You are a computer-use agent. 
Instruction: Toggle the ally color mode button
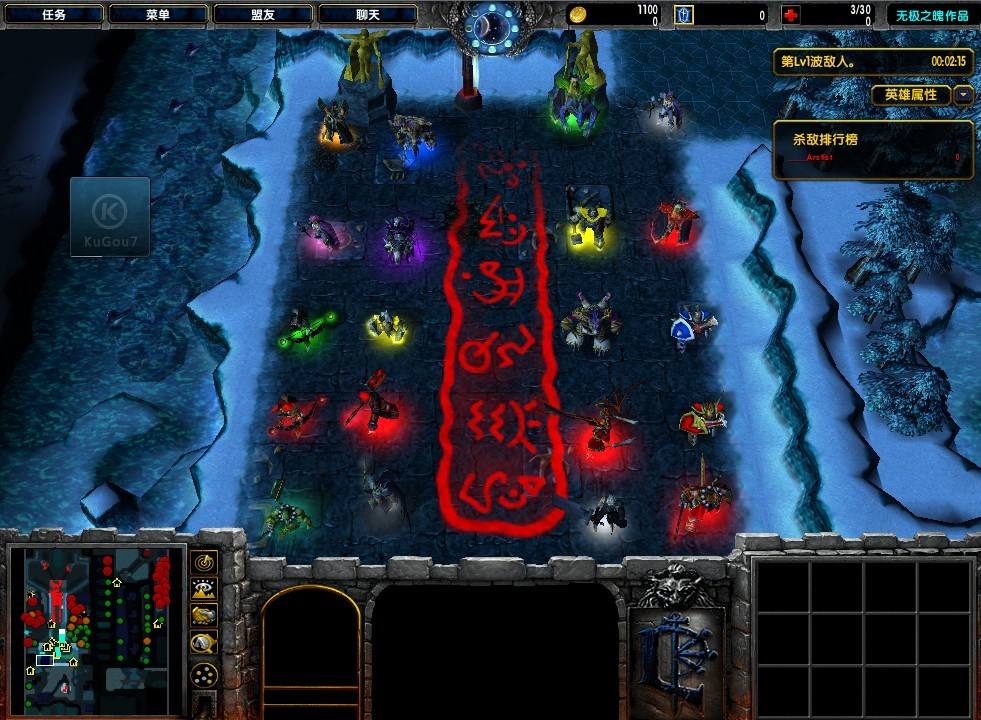pos(204,616)
